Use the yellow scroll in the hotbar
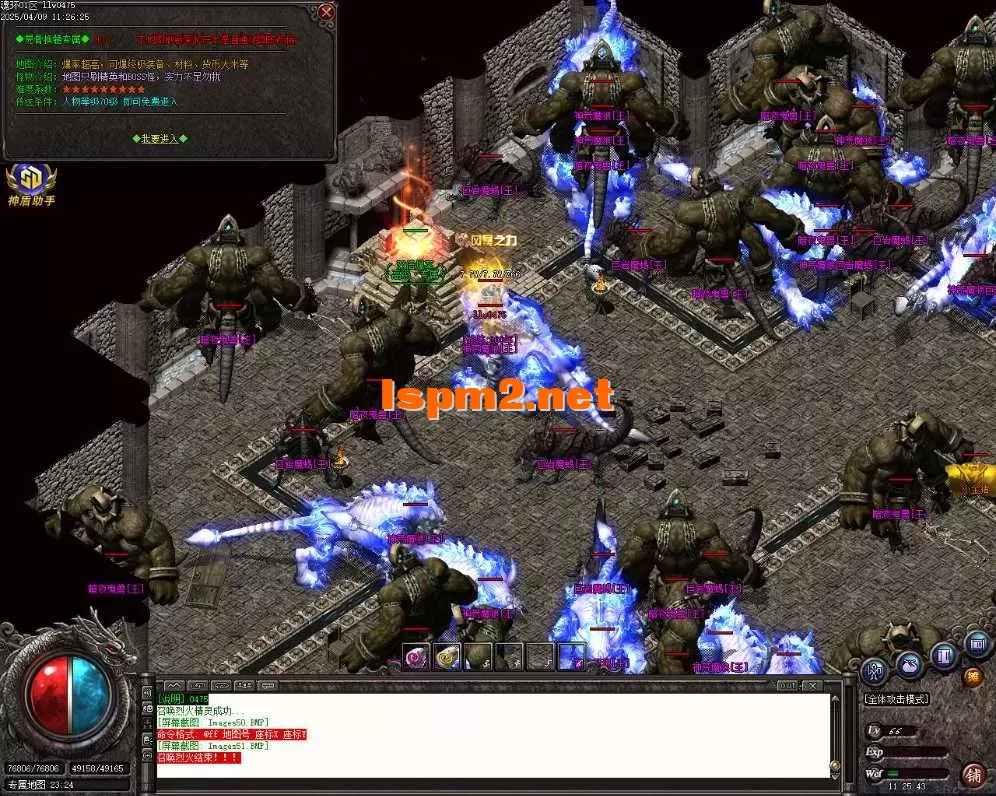Screen dimensions: 996x796 click(448, 657)
